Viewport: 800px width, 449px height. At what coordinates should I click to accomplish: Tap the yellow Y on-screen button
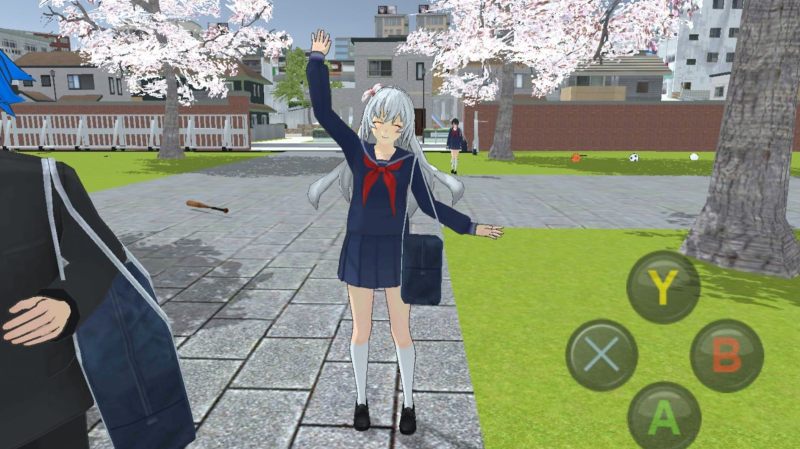click(663, 286)
